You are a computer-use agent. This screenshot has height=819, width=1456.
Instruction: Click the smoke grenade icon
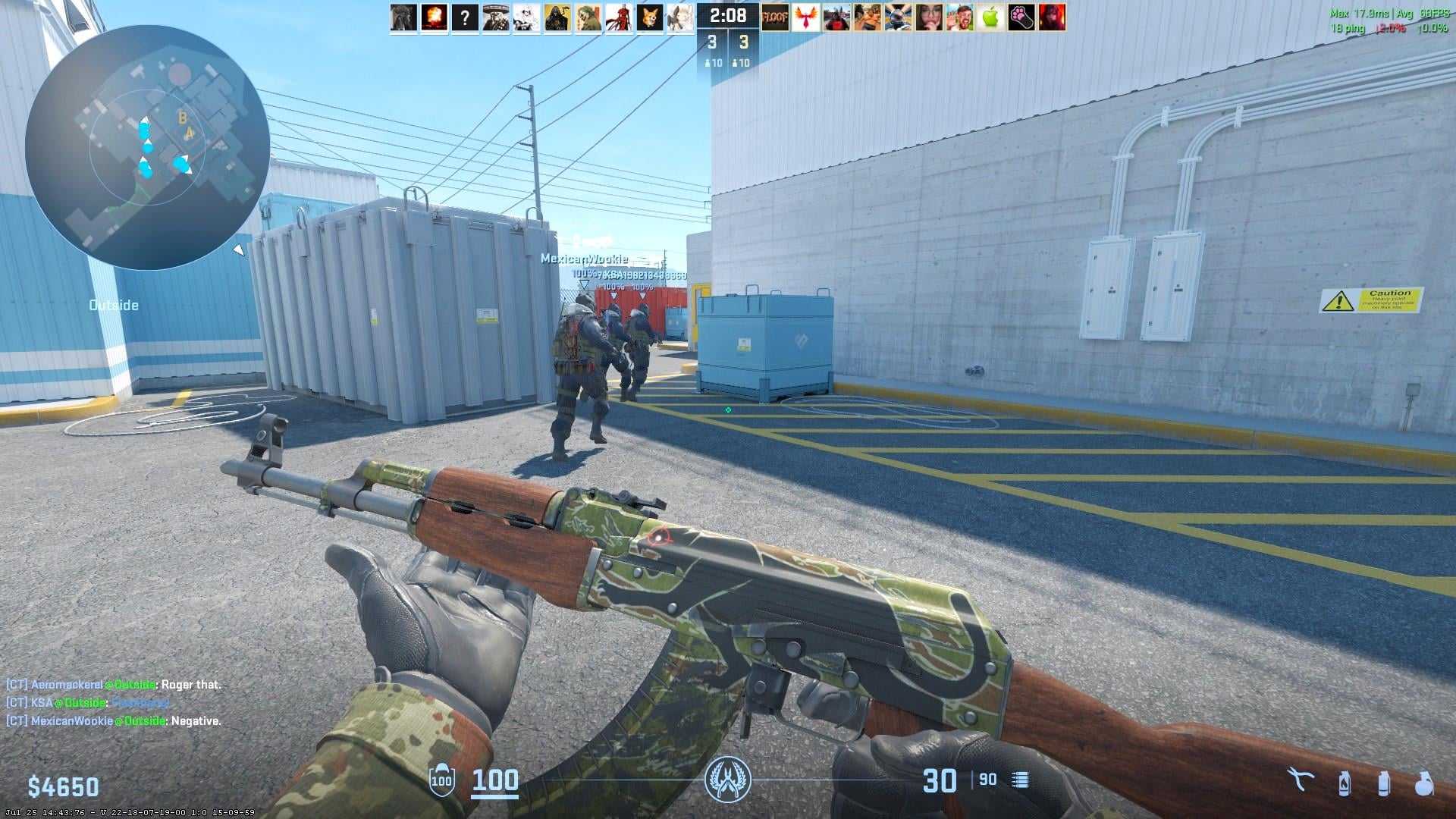click(x=1384, y=784)
